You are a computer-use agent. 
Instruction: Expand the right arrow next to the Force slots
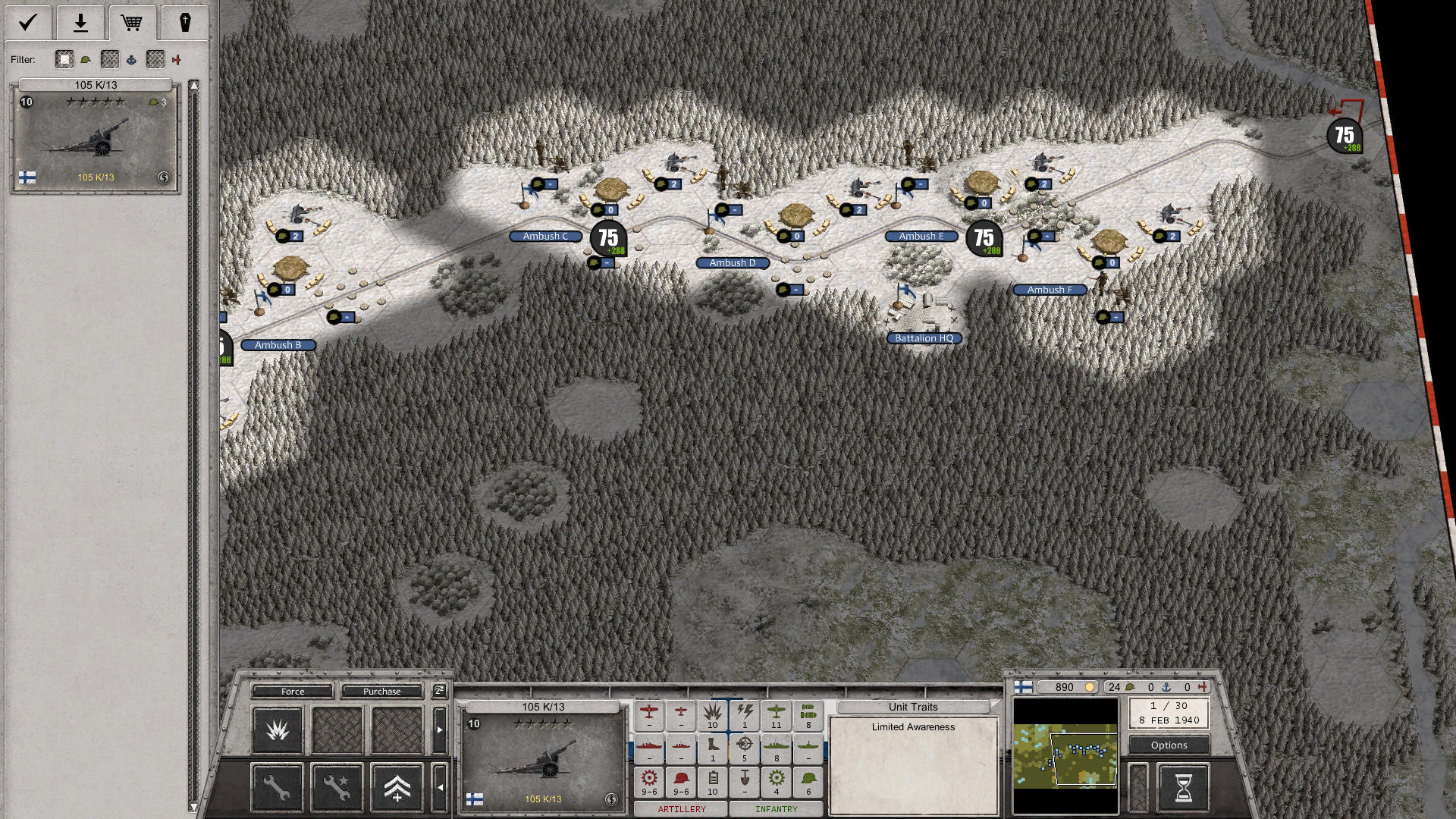pos(440,730)
